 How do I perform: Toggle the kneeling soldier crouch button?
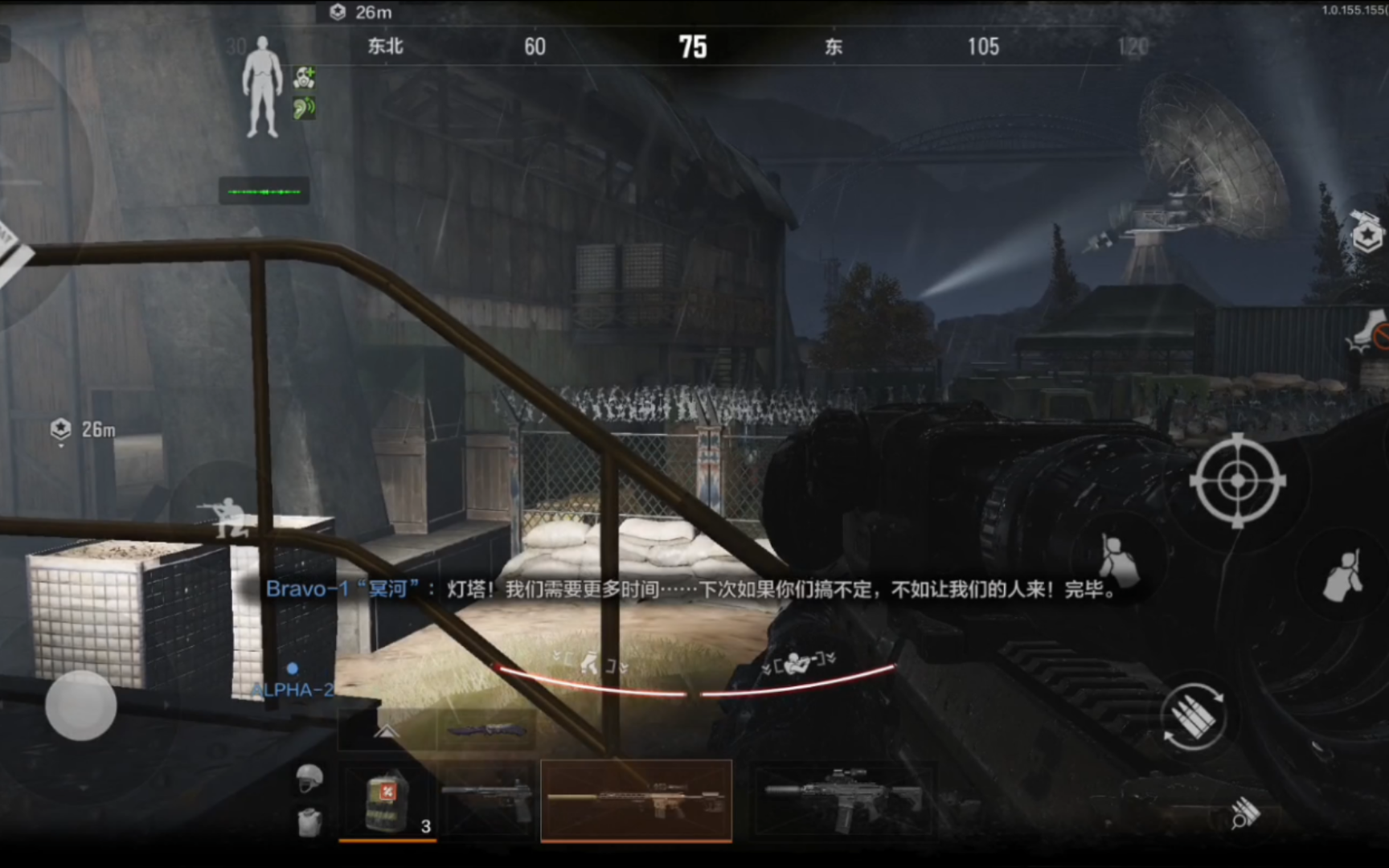coord(229,515)
